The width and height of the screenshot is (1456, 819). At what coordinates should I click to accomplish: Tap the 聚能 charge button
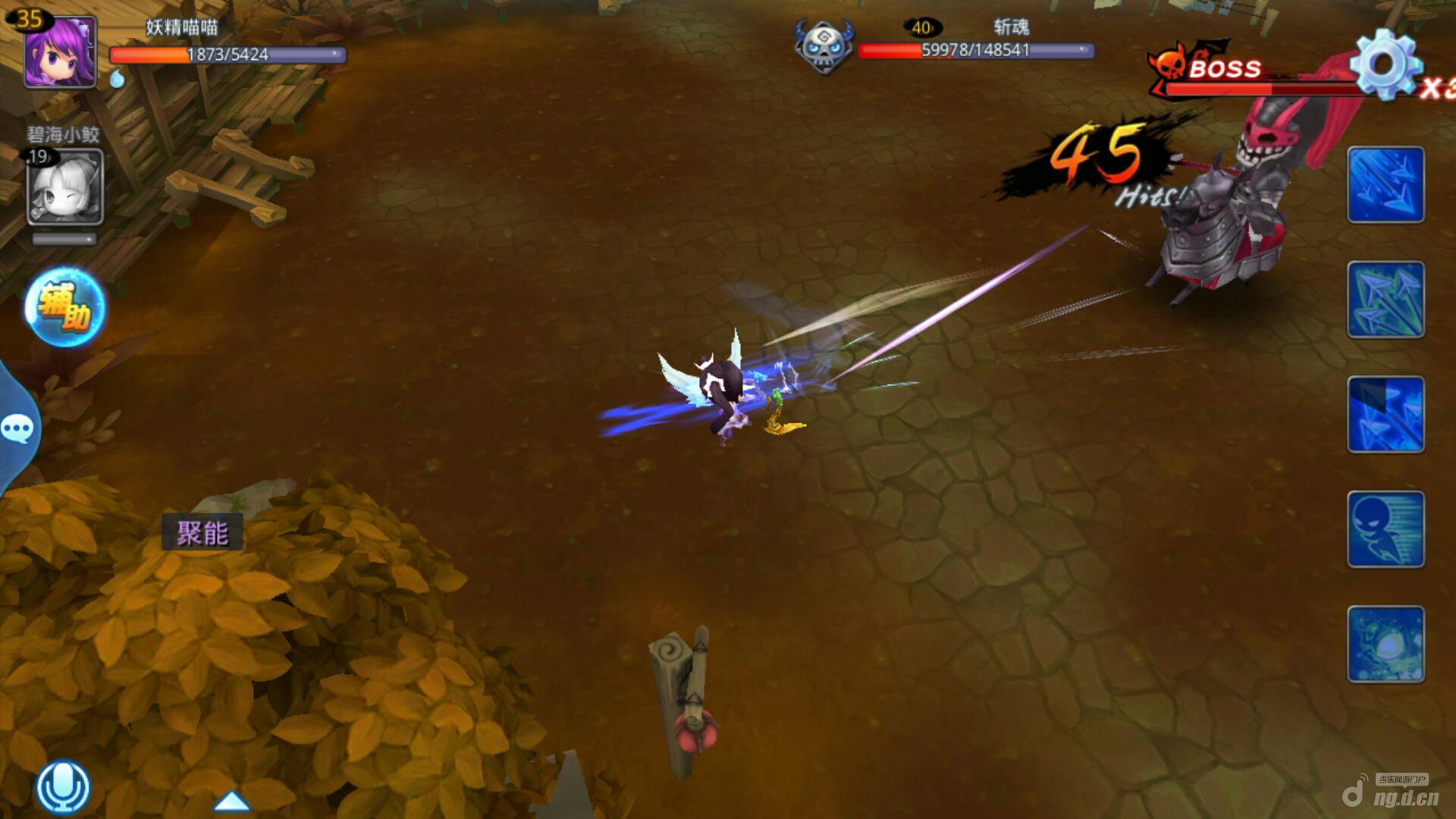click(x=202, y=532)
